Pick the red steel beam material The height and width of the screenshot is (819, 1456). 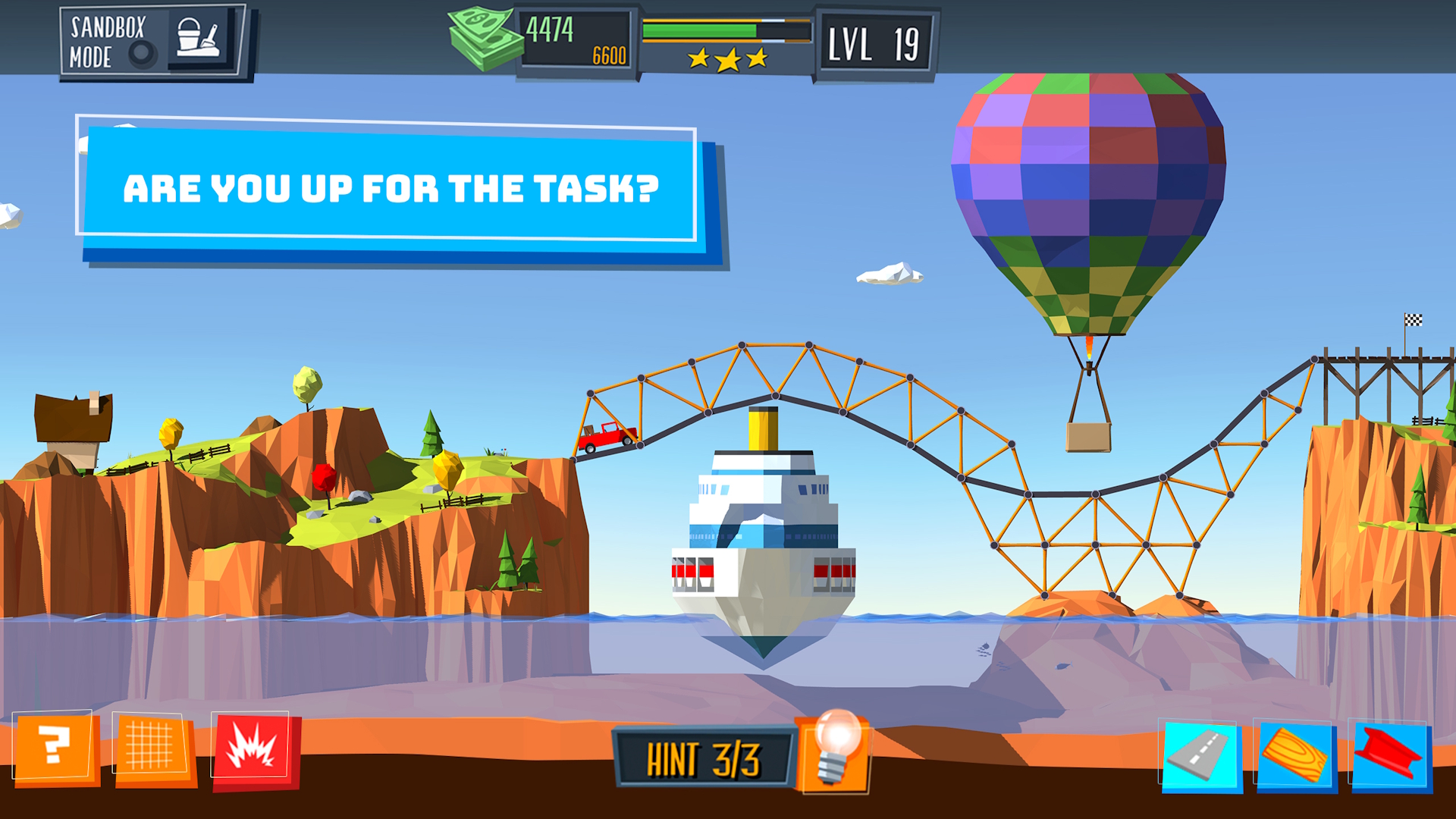pyautogui.click(x=1389, y=755)
